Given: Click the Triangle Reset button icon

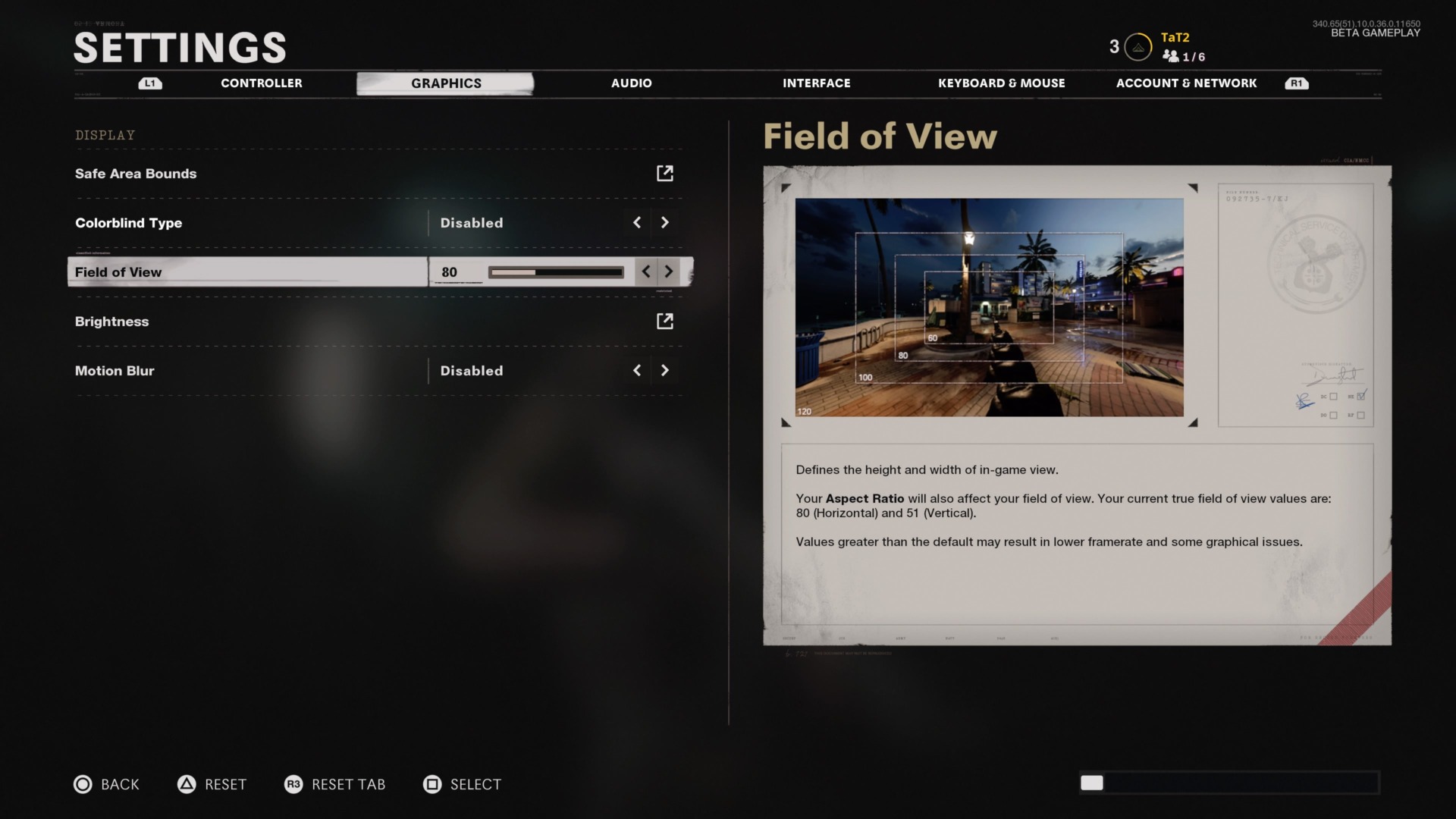Looking at the screenshot, I should click(x=188, y=784).
